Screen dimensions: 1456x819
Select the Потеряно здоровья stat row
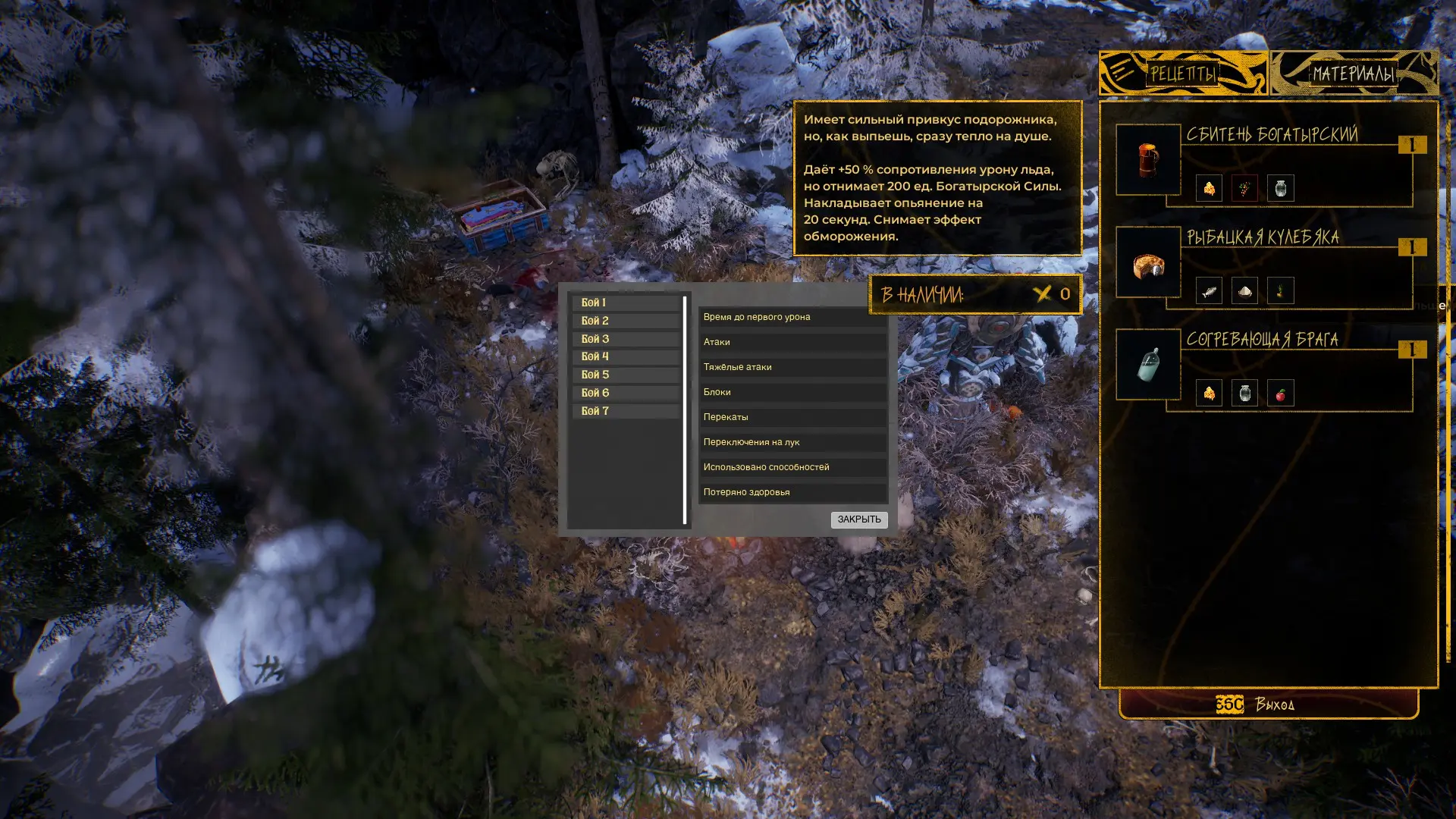[x=792, y=492]
